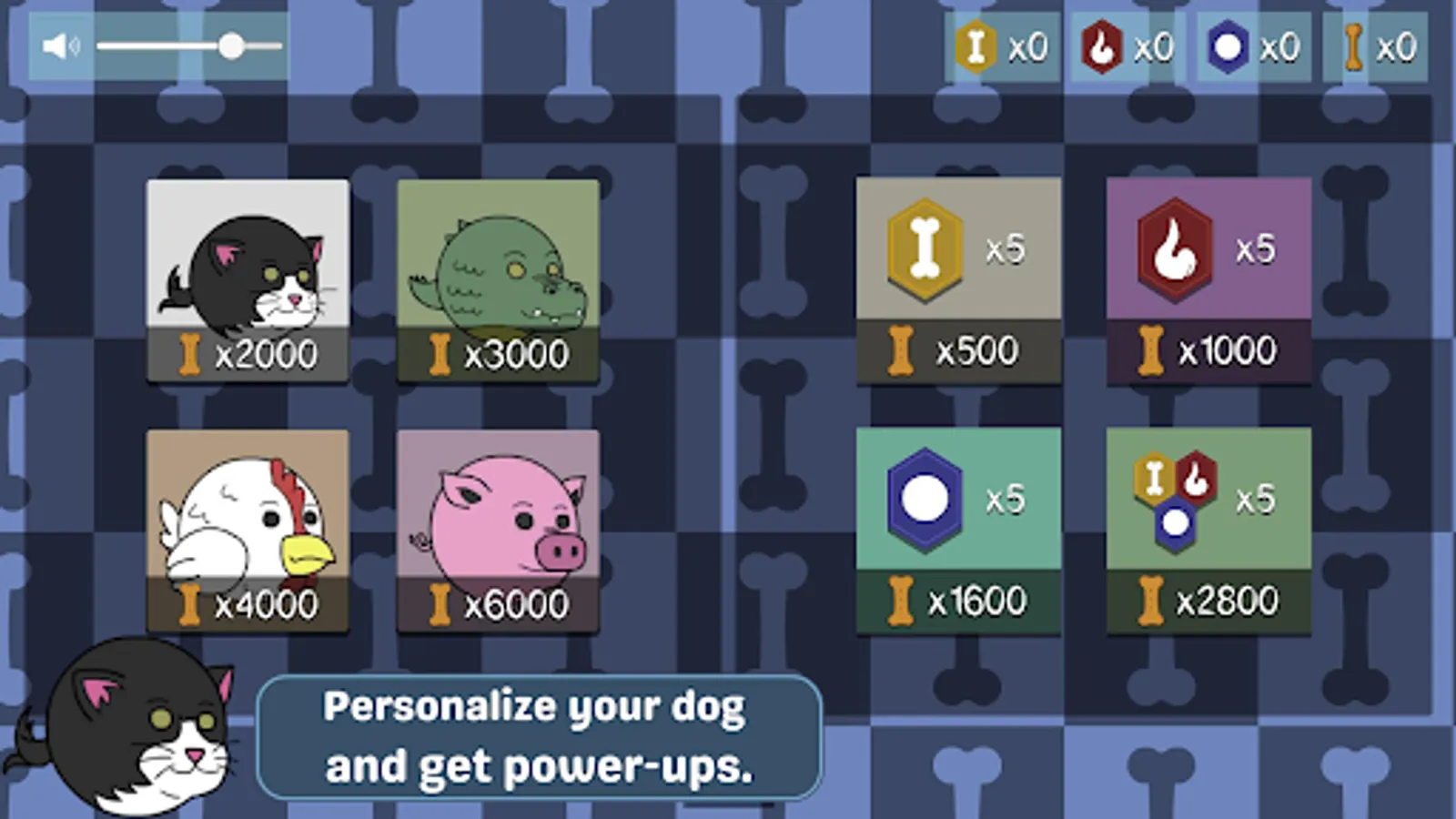
Task: Buy the flame pack for 1000 bones
Action: [1208, 349]
